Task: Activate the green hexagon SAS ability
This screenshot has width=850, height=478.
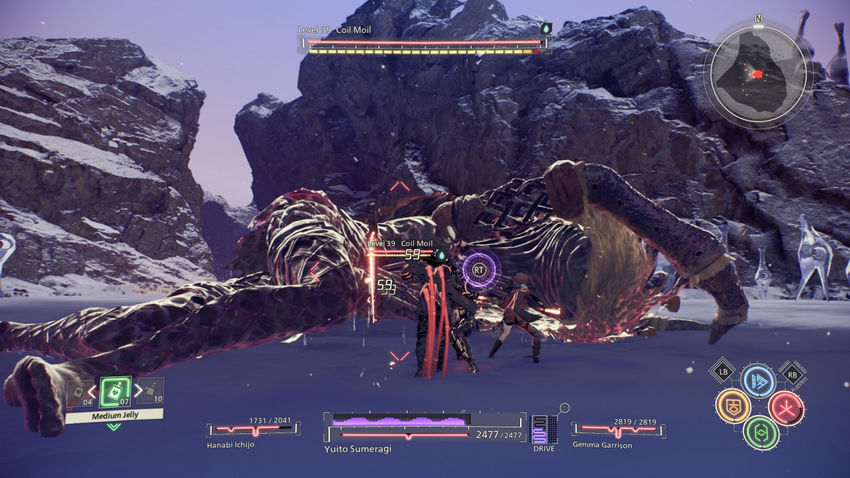Action: pyautogui.click(x=761, y=432)
